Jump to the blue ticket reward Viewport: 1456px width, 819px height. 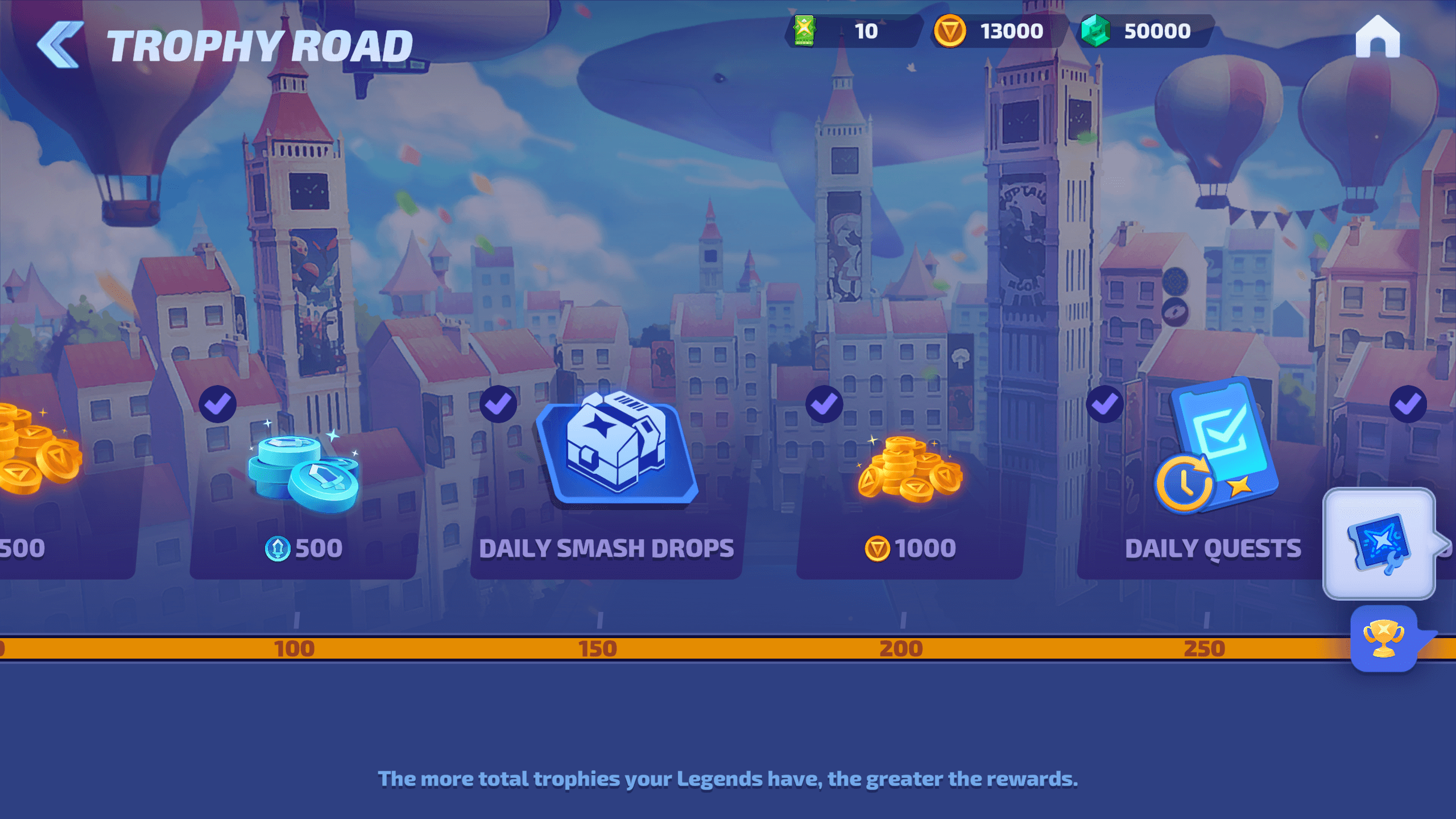click(1379, 544)
